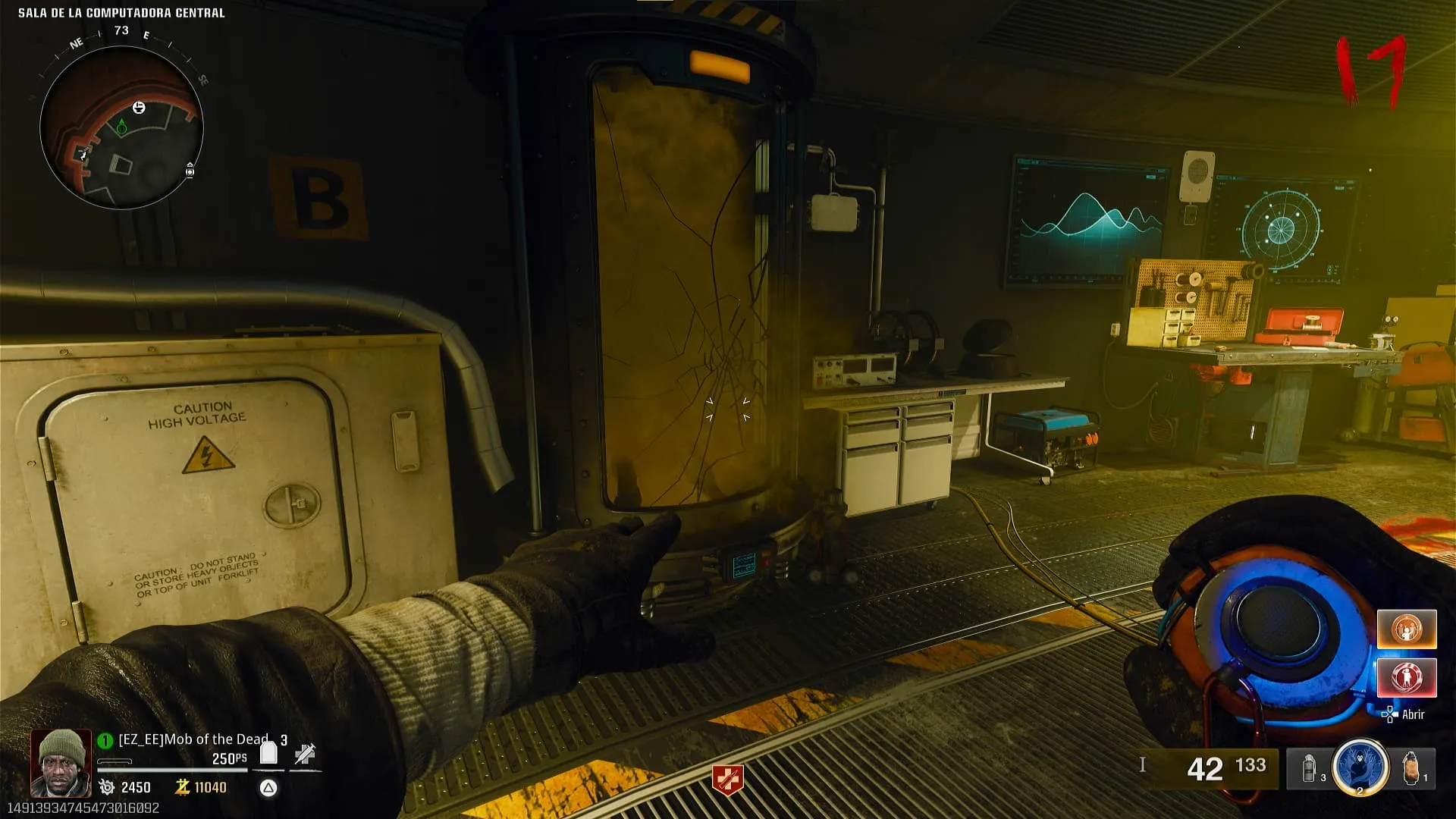
Task: Select the orange gobblegum slot
Action: pos(1406,629)
